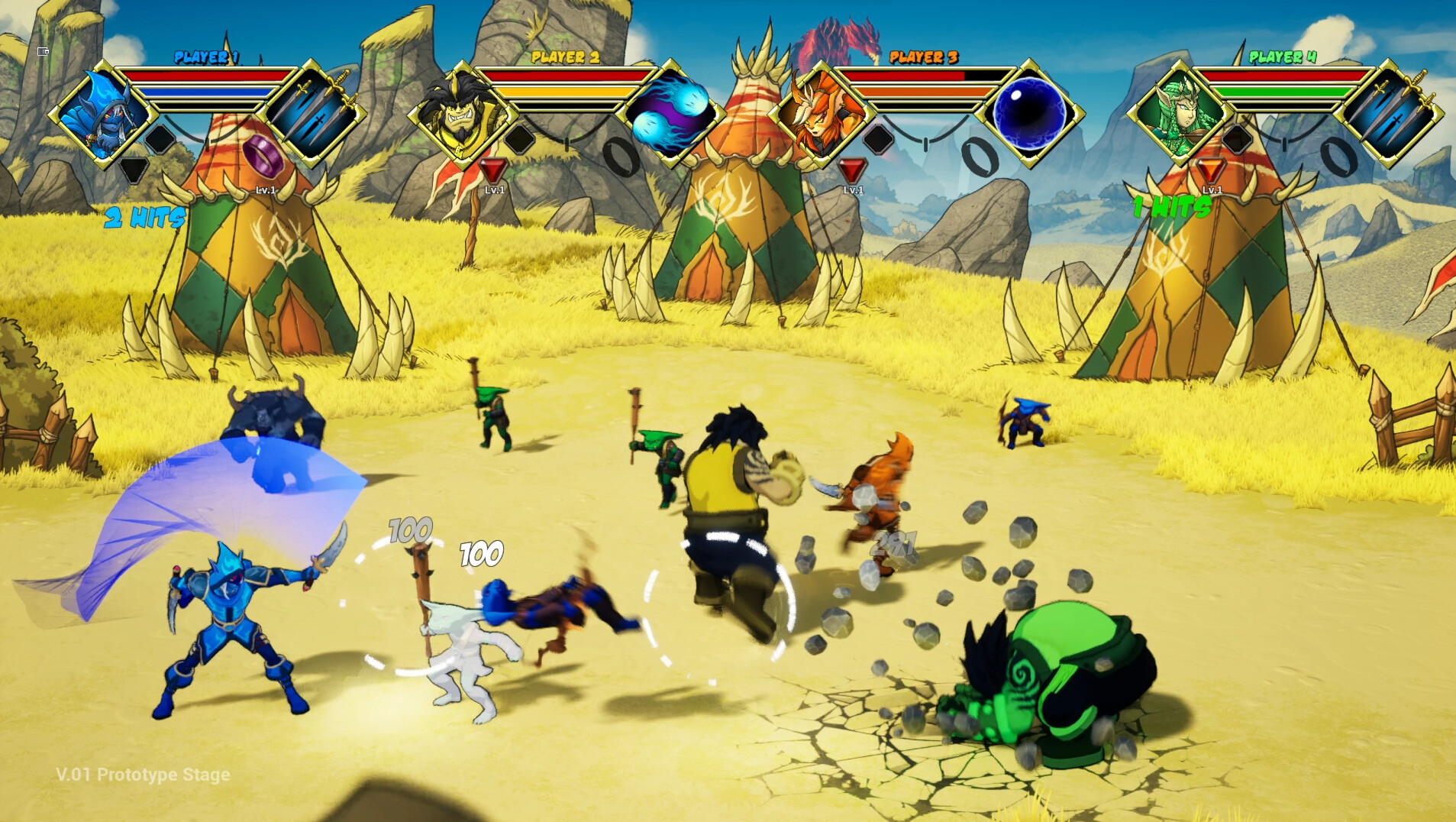Click the 2 HITS combo counter

point(145,218)
